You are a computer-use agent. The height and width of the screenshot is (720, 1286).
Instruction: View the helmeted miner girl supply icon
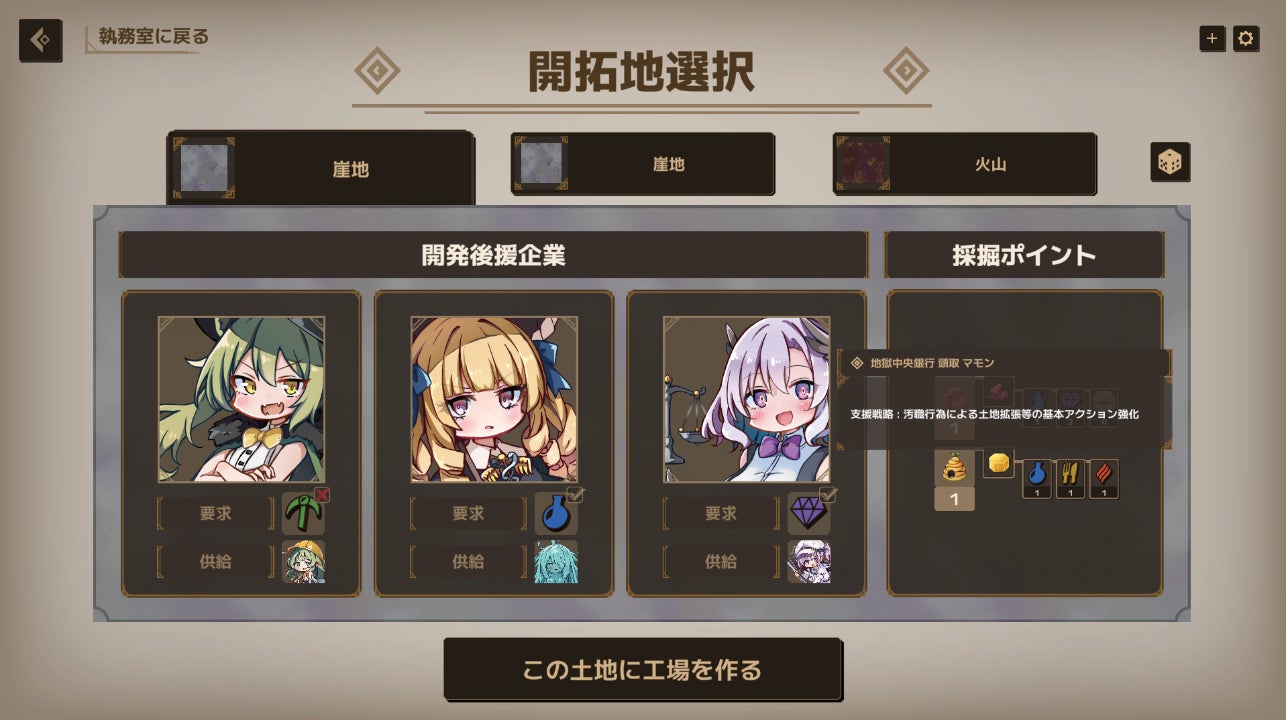303,562
